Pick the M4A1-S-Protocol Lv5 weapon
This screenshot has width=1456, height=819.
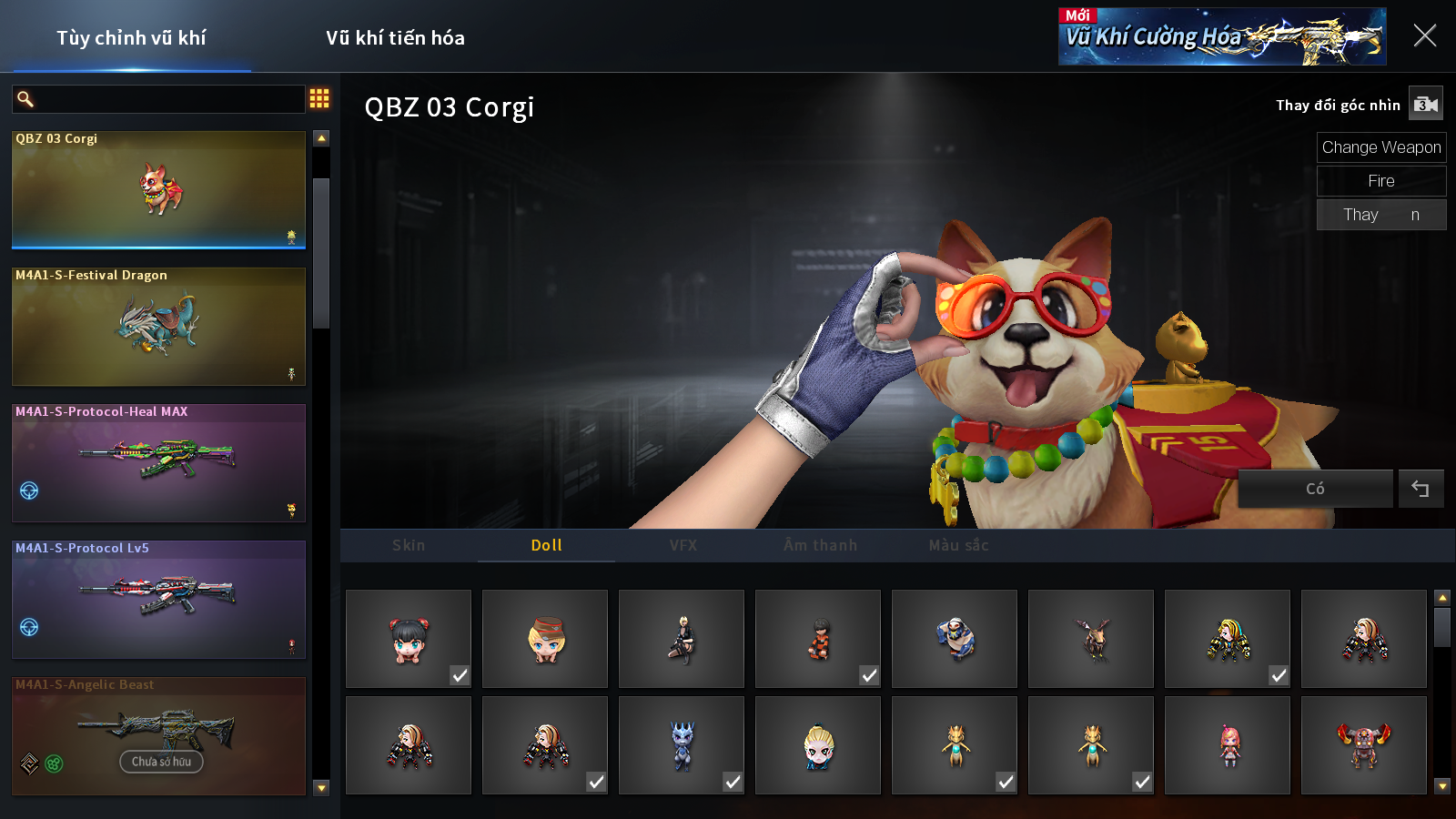point(158,600)
